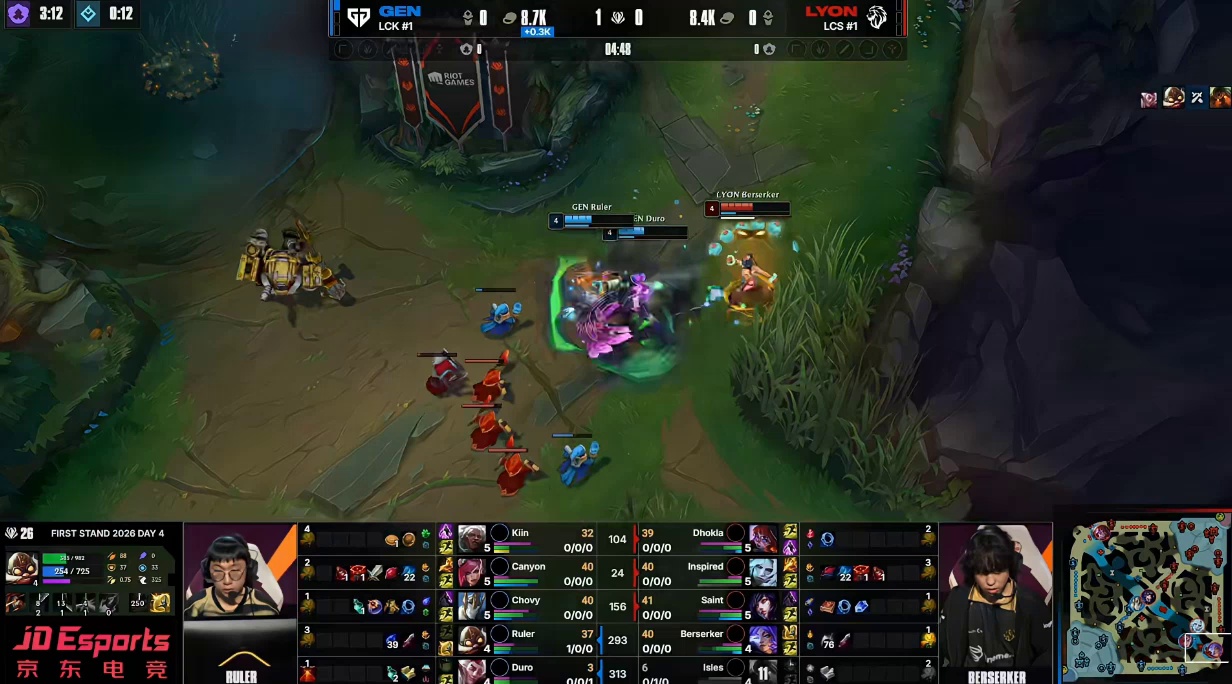The height and width of the screenshot is (684, 1232).
Task: Click Duro's champion portrait in scoreboard
Action: [472, 671]
